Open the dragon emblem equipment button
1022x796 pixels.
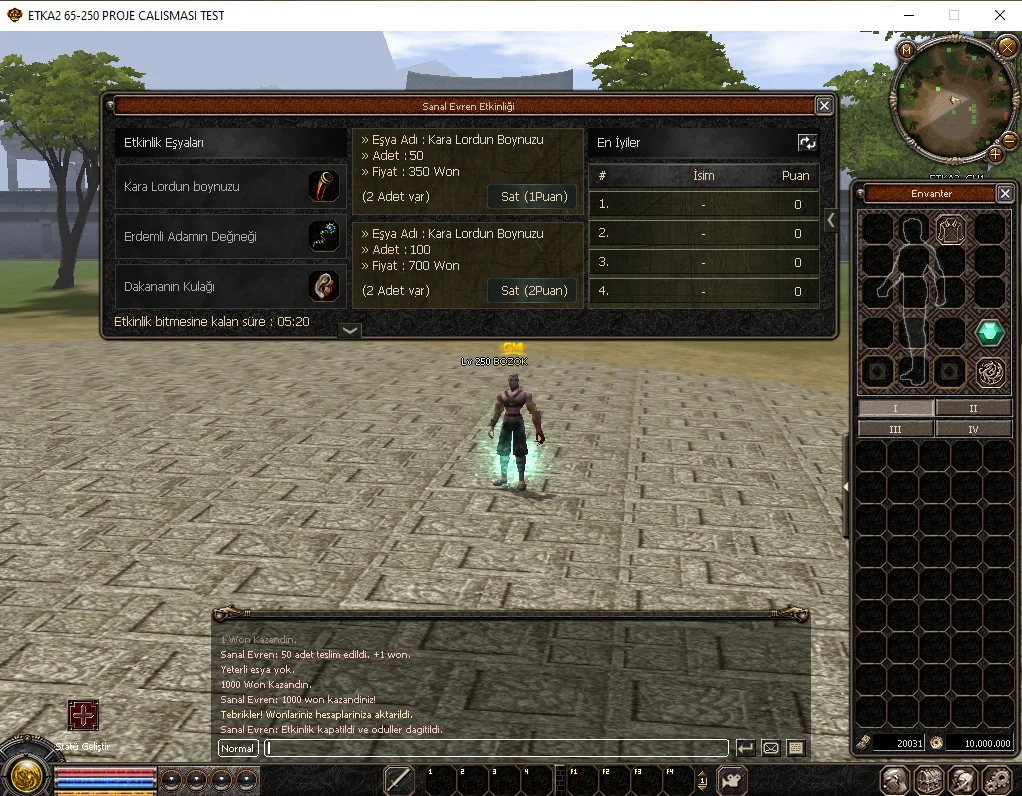[x=990, y=372]
